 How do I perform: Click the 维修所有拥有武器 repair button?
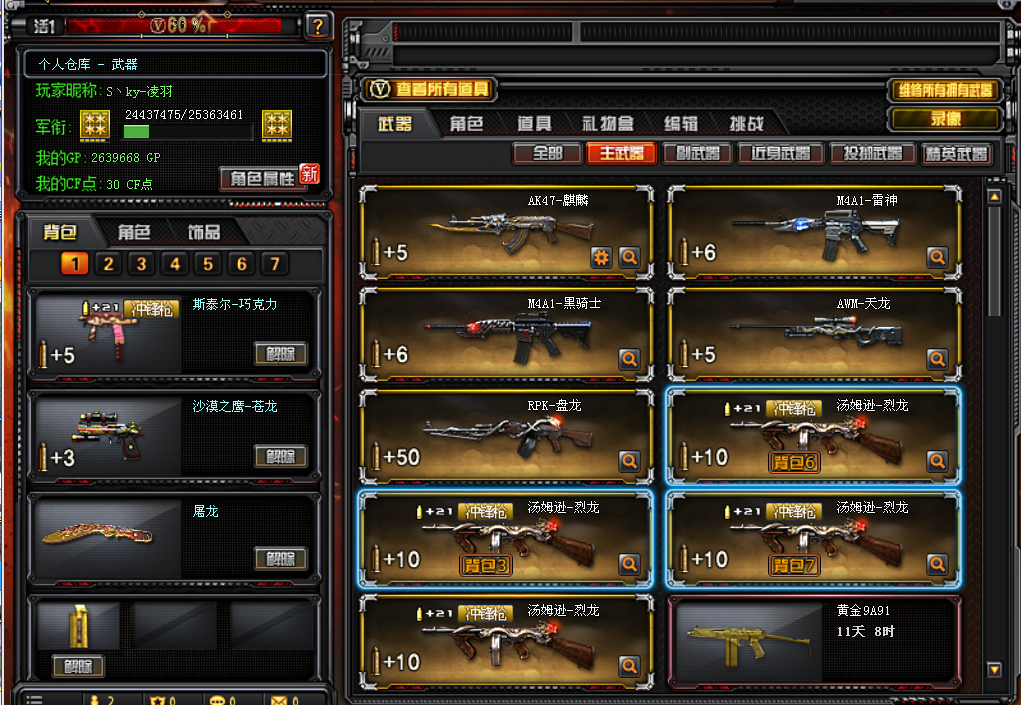[944, 91]
